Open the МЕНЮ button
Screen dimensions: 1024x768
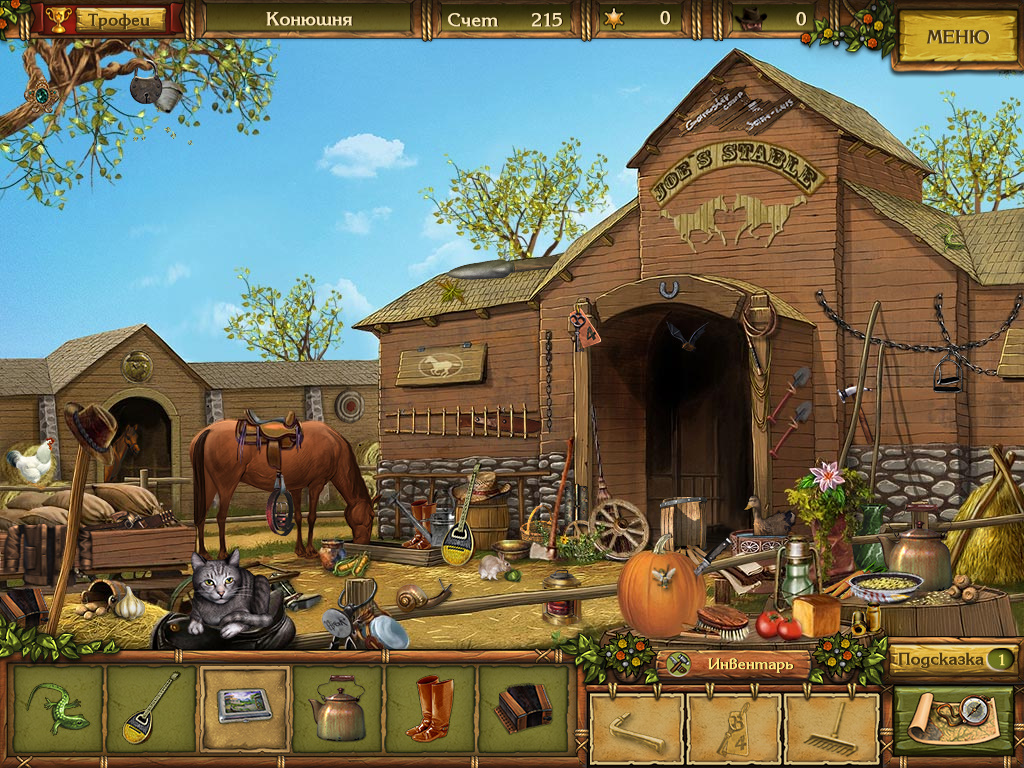tap(957, 38)
